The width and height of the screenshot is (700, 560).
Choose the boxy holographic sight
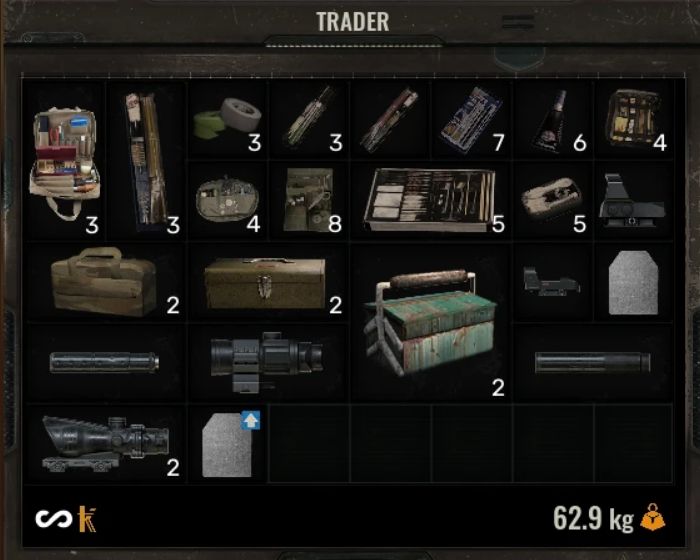pyautogui.click(x=632, y=199)
